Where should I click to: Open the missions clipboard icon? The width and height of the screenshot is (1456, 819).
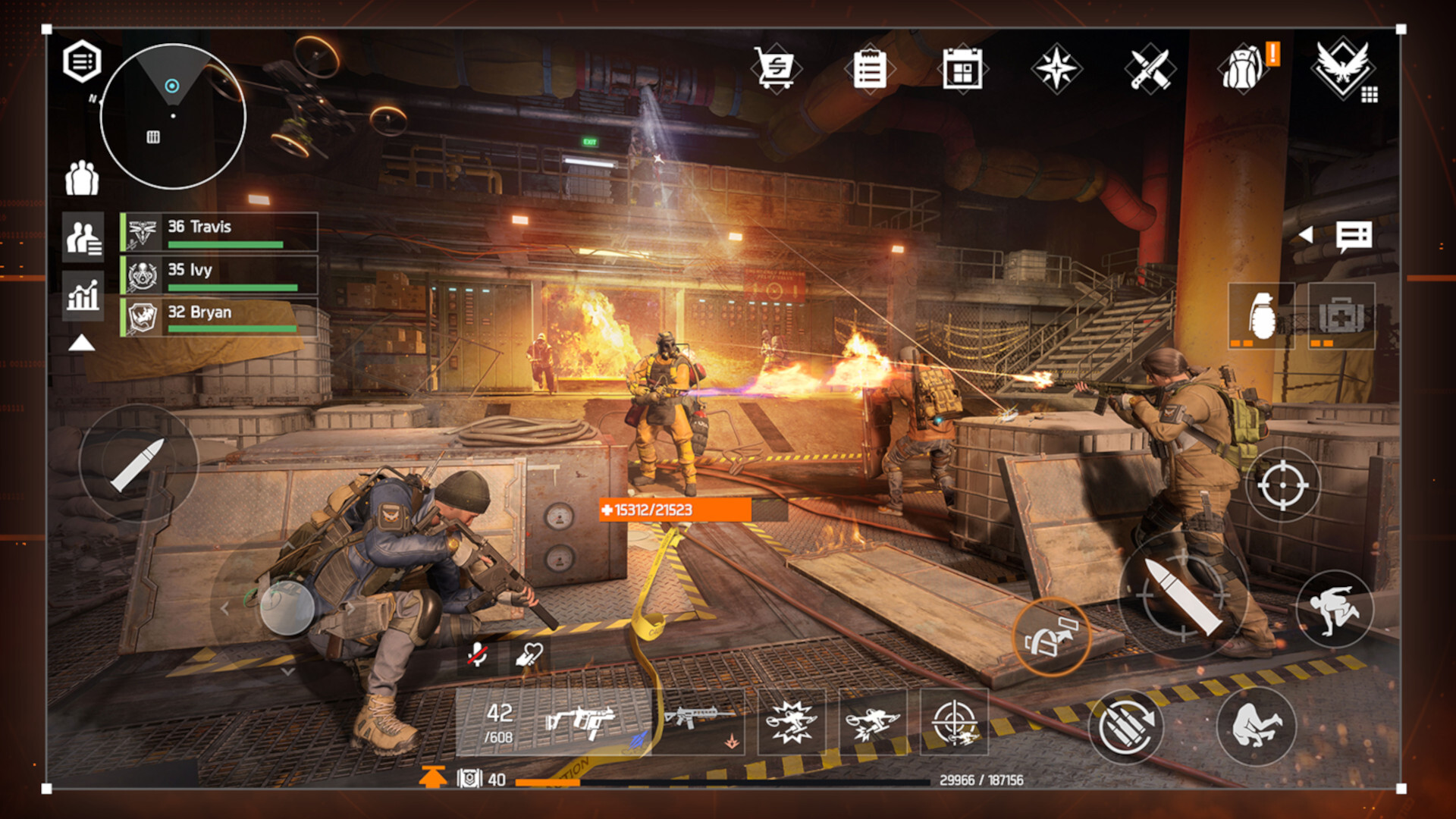click(x=870, y=70)
